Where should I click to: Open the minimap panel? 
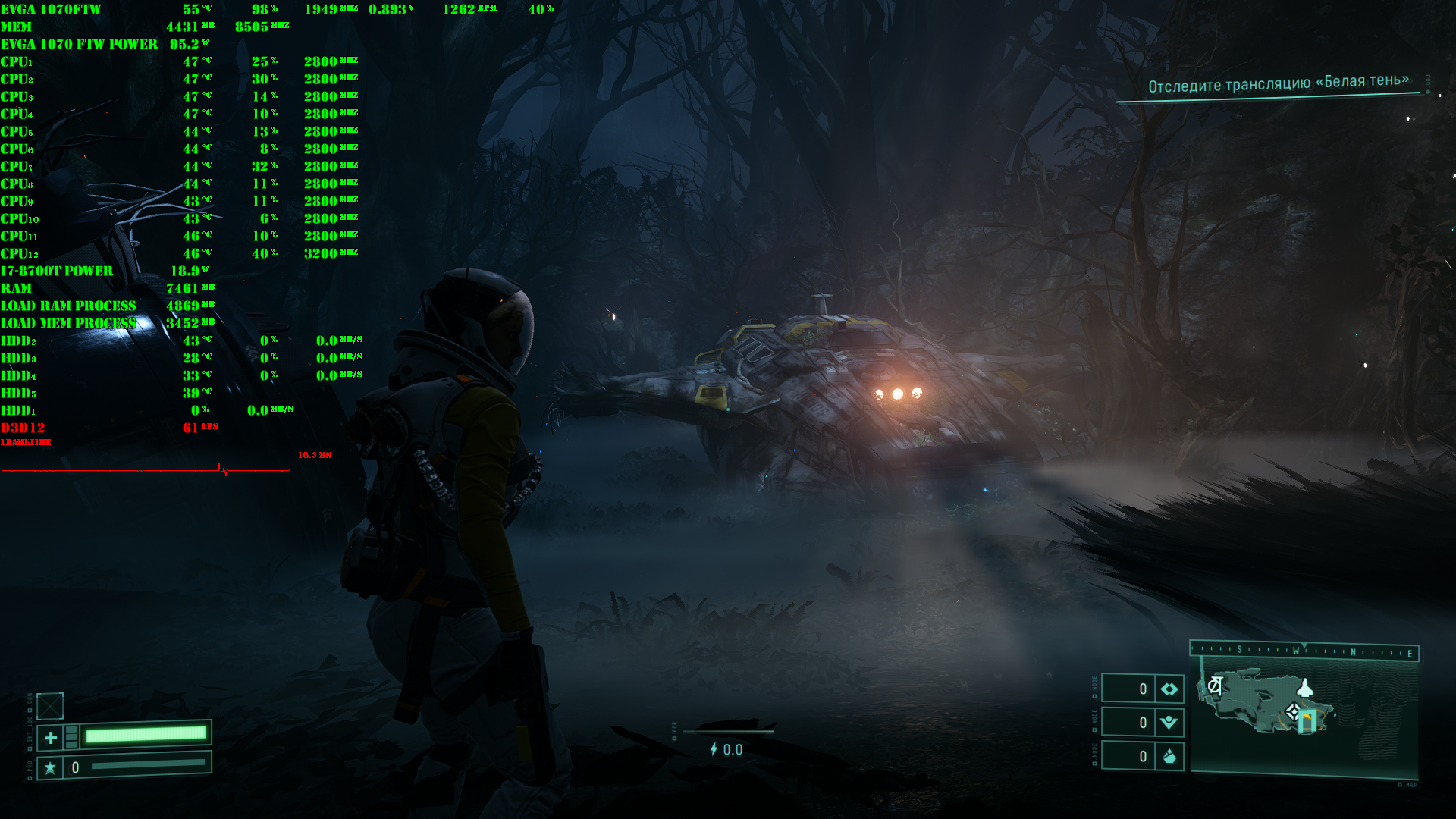1304,713
